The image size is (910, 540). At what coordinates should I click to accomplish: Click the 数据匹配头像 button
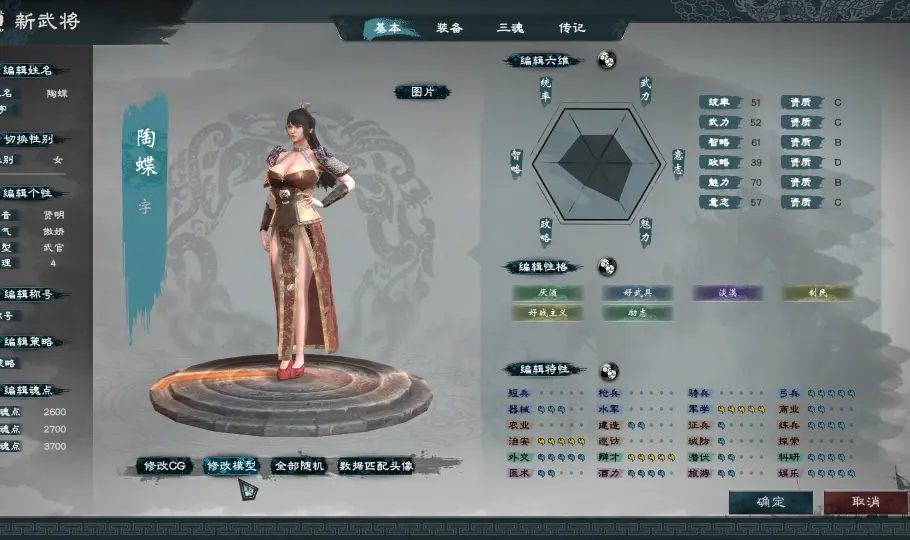click(376, 465)
